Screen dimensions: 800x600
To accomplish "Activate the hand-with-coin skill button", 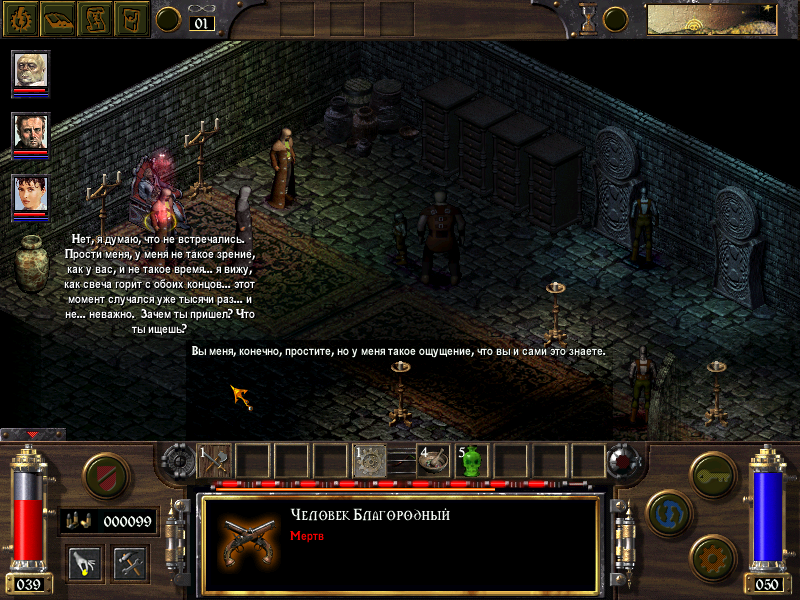I will click(82, 561).
